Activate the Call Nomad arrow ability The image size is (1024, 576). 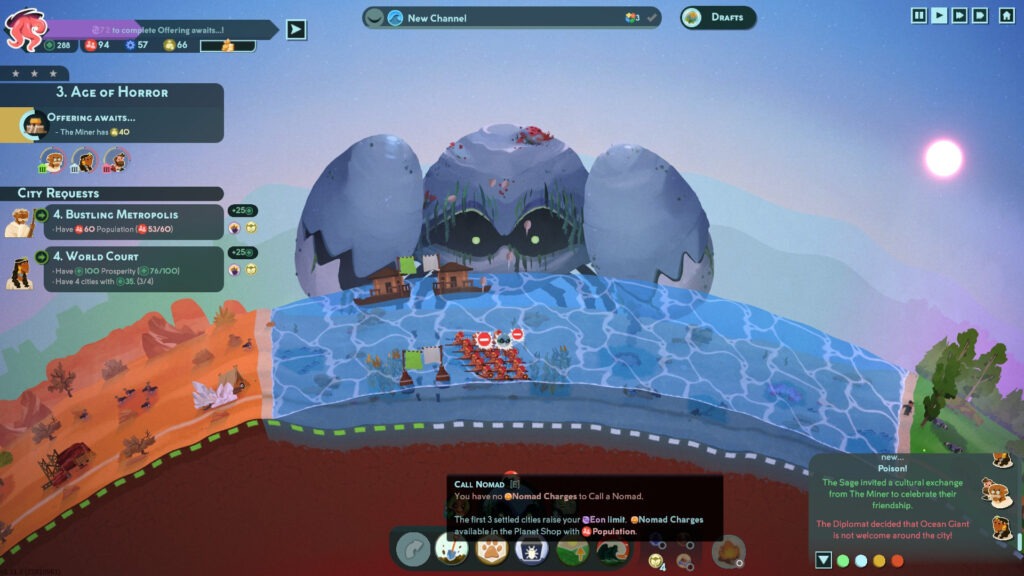click(x=413, y=549)
